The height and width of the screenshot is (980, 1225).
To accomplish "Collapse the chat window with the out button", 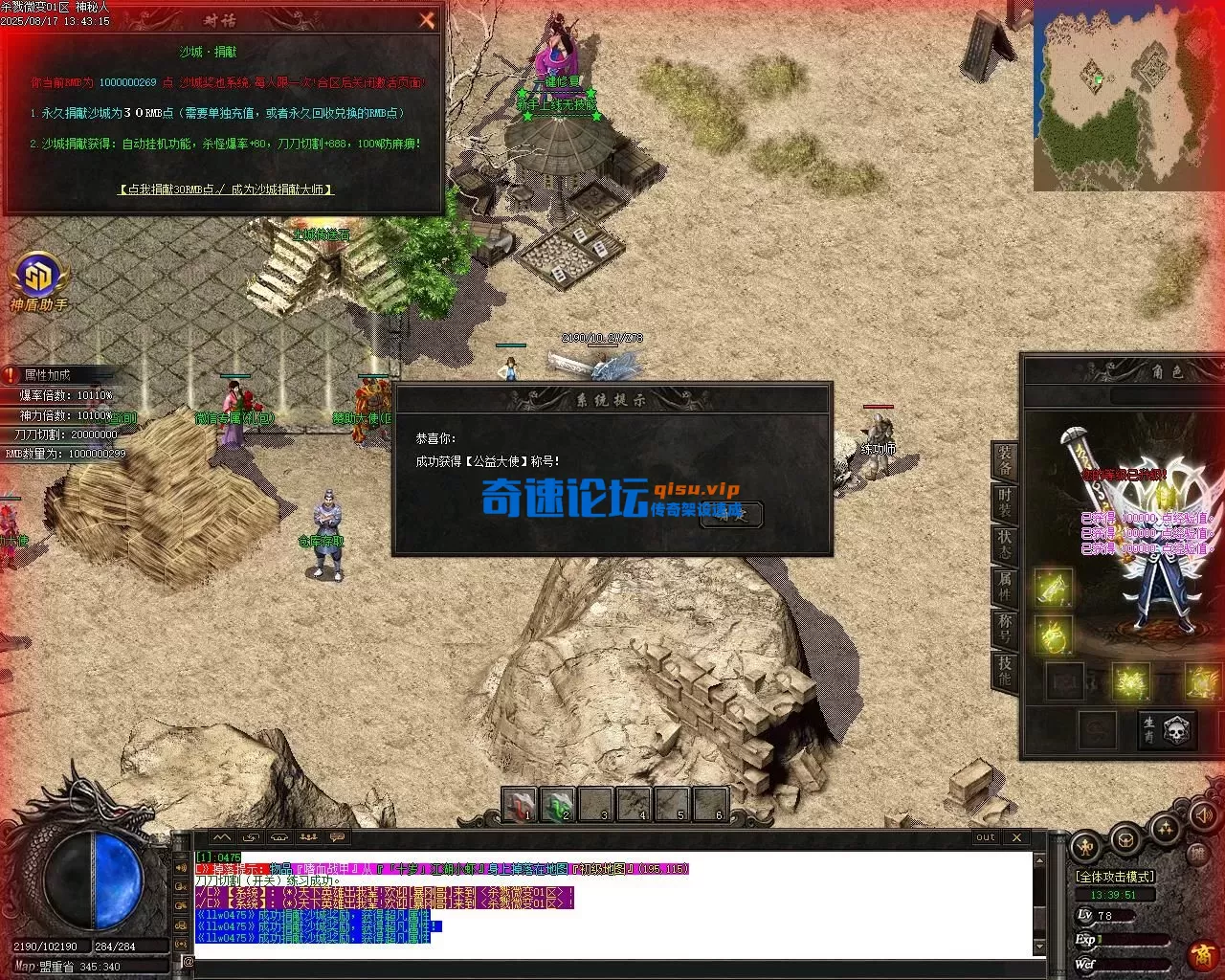I will tap(985, 836).
